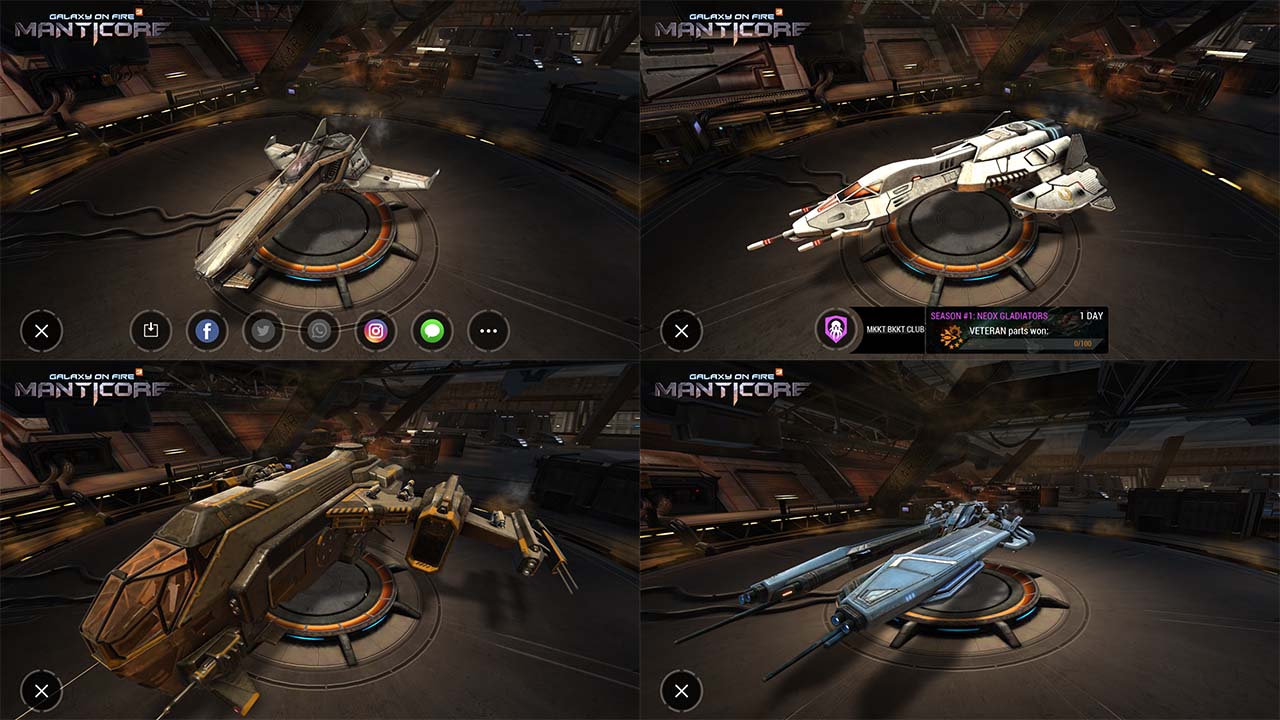Share the ship photo to Instagram
Image resolution: width=1280 pixels, height=720 pixels.
[375, 331]
